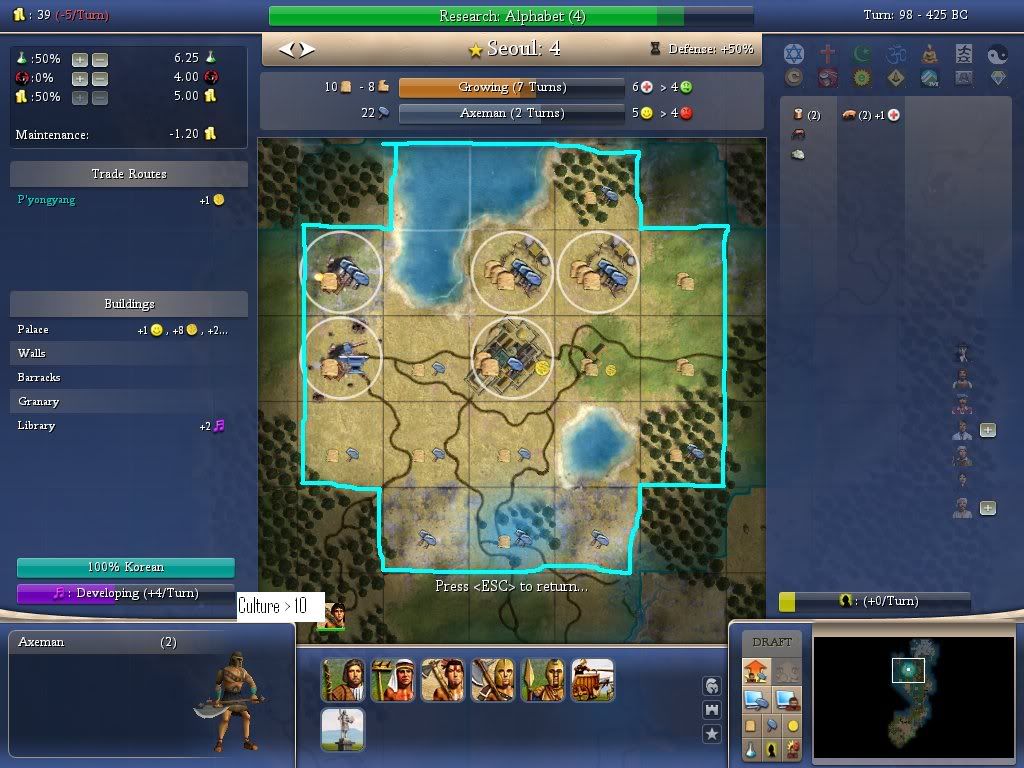Select the Library in the Buildings list

pyautogui.click(x=37, y=426)
